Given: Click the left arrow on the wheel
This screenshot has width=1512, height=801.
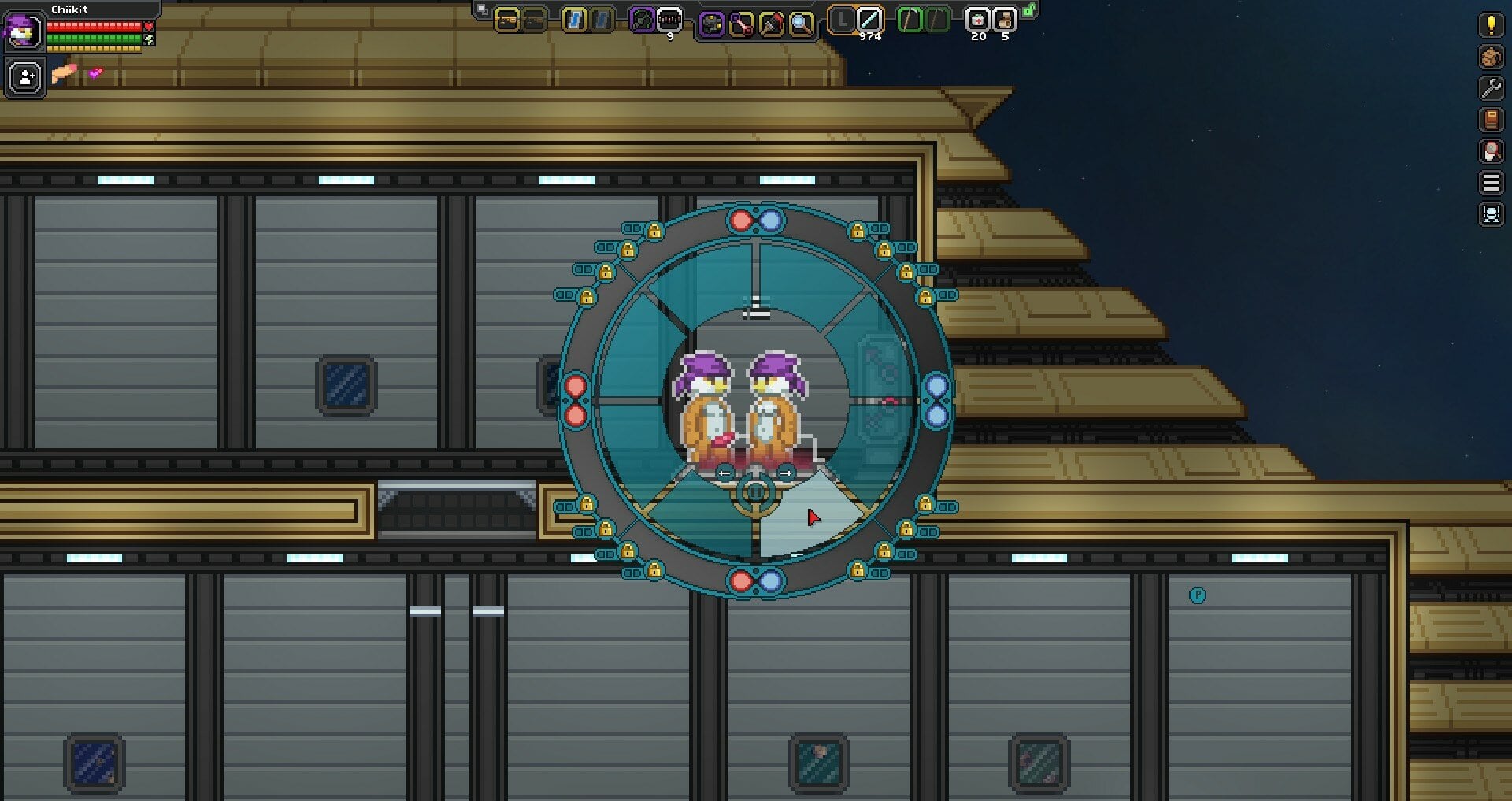Looking at the screenshot, I should click(x=724, y=473).
